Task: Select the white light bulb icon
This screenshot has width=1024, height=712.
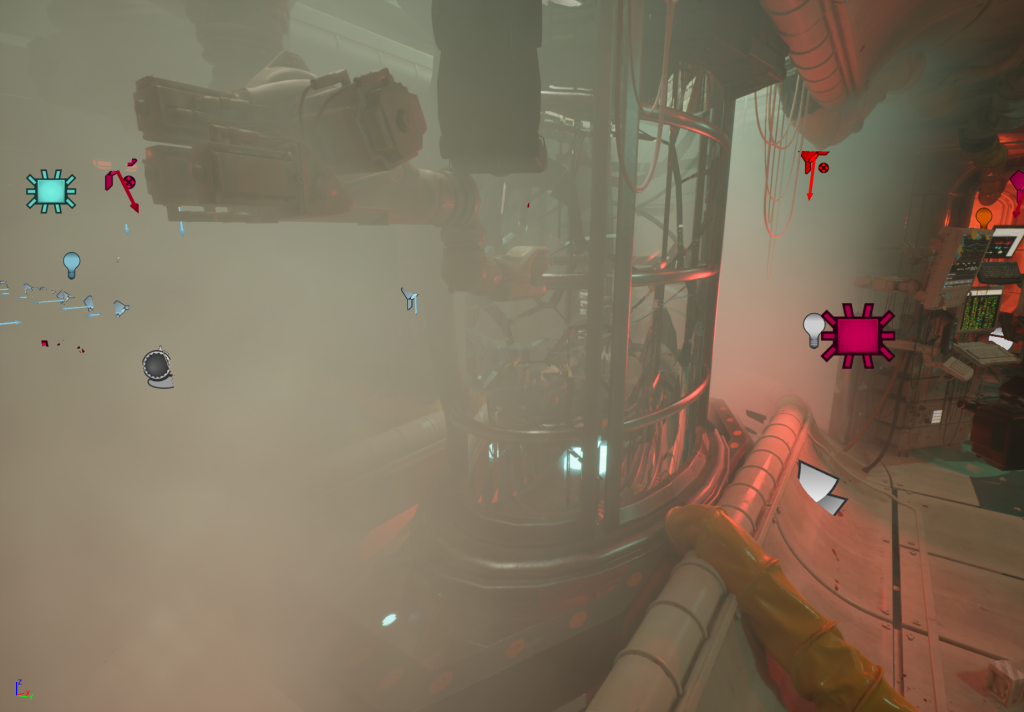Action: tap(815, 329)
